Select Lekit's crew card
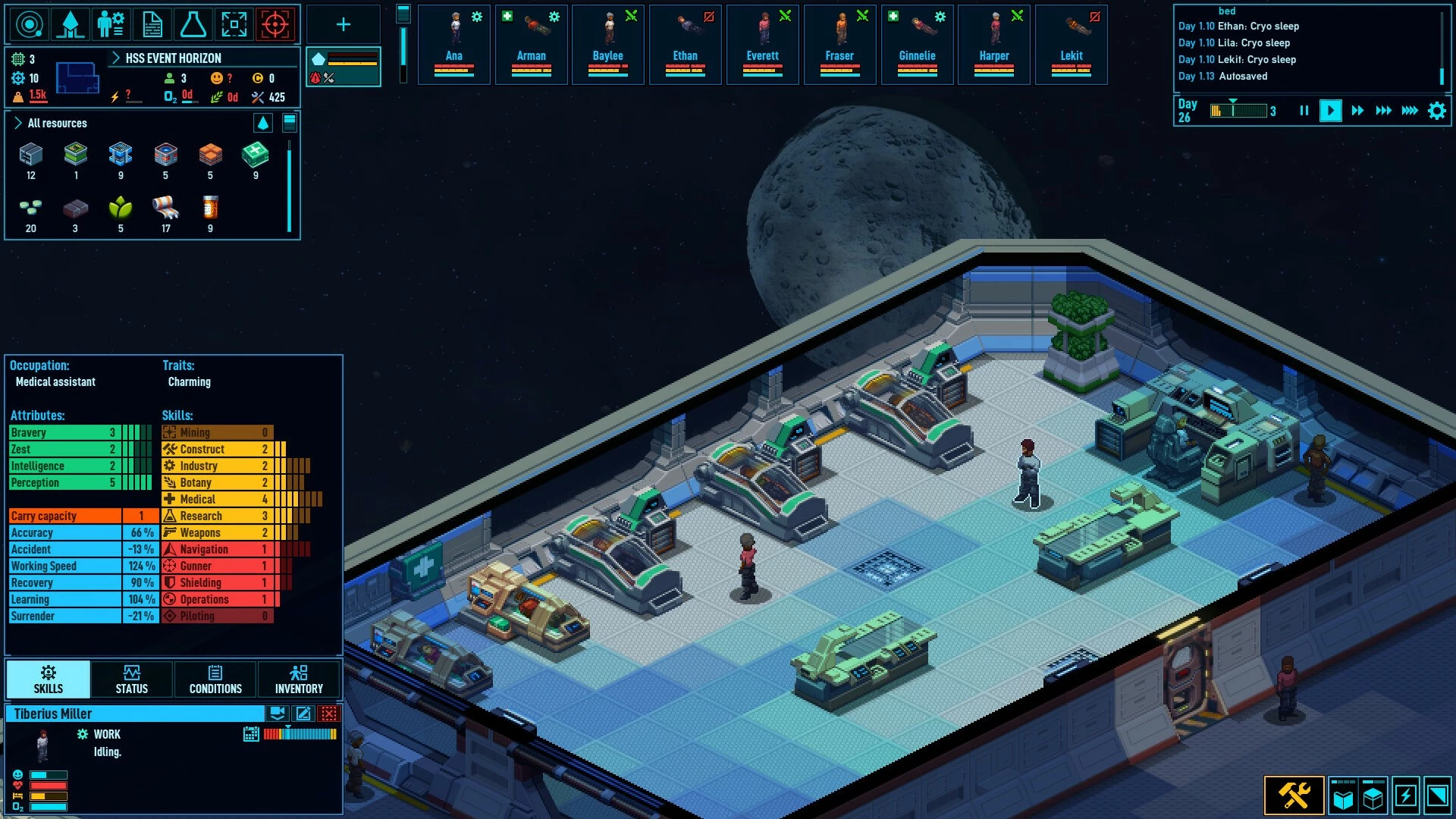Image resolution: width=1456 pixels, height=819 pixels. coord(1072,44)
